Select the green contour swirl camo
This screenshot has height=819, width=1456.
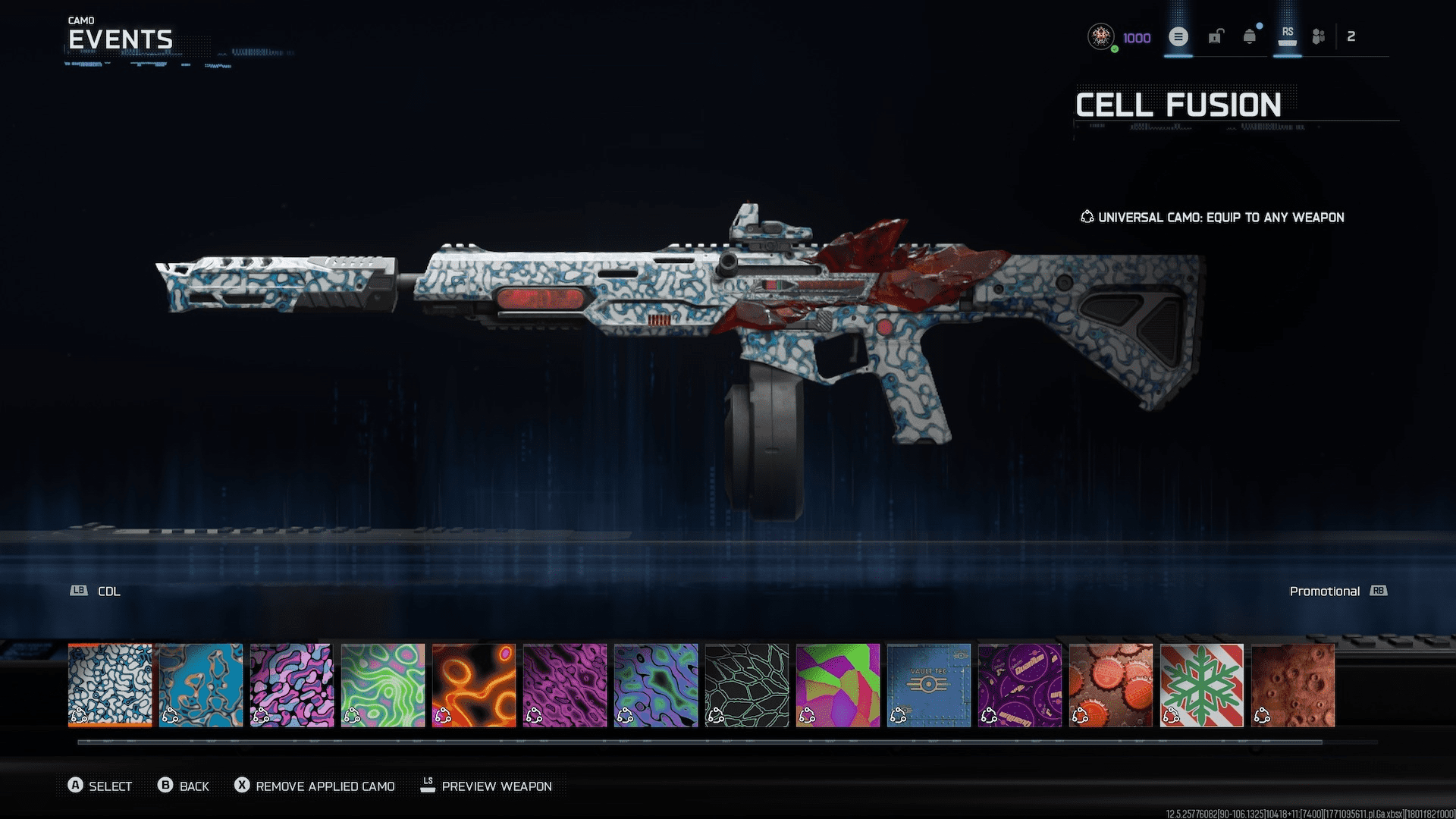click(x=383, y=685)
